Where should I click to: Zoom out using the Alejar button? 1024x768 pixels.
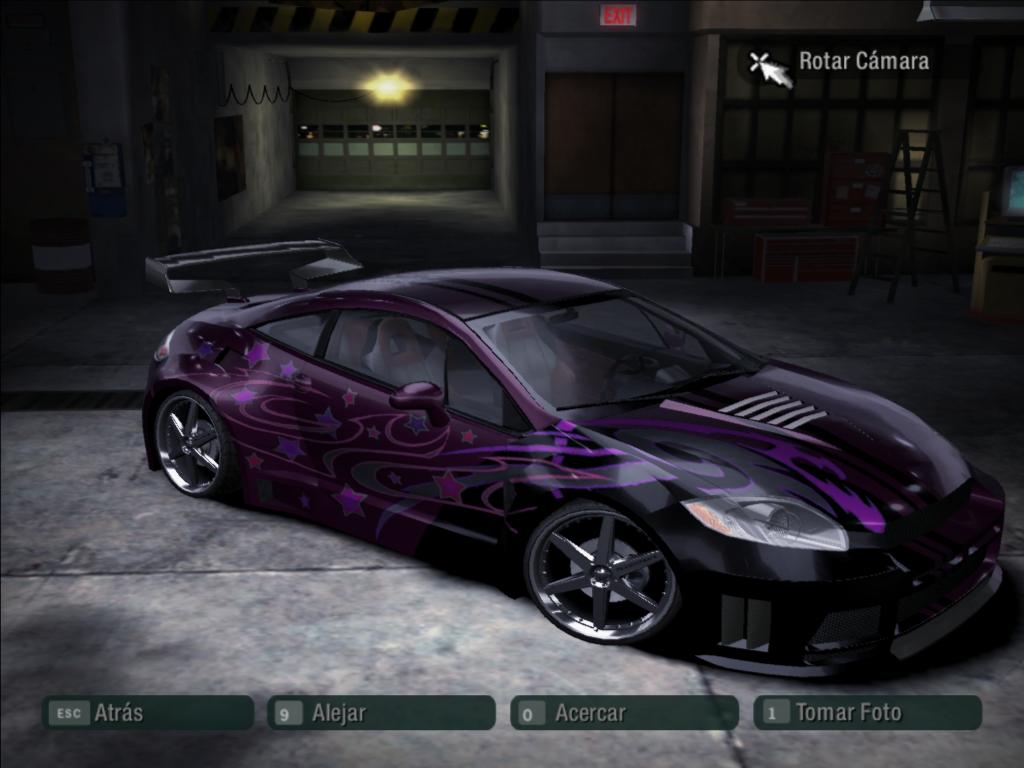(380, 713)
